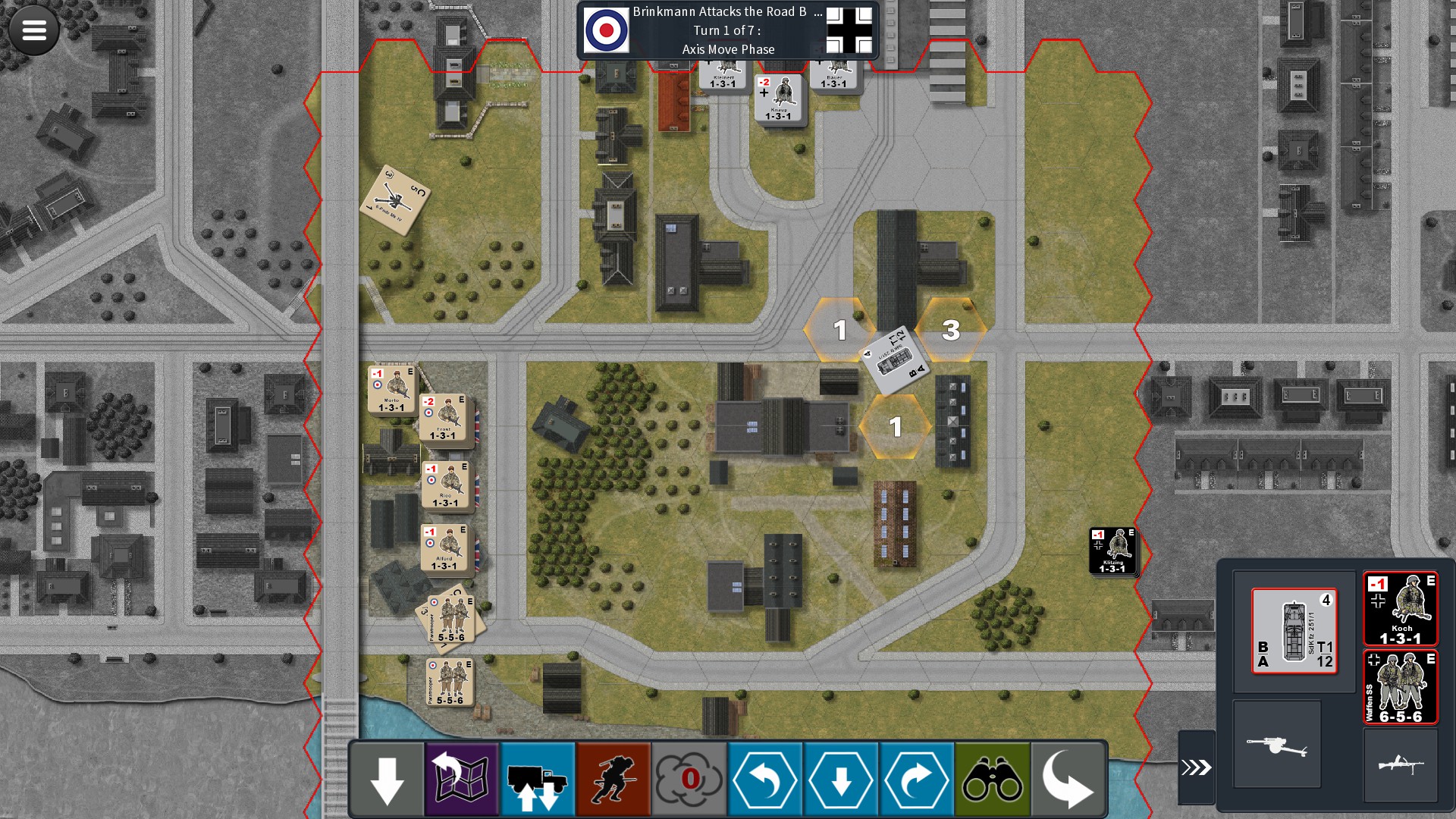Open the hamburger main menu
The width and height of the screenshot is (1456, 819).
(34, 30)
